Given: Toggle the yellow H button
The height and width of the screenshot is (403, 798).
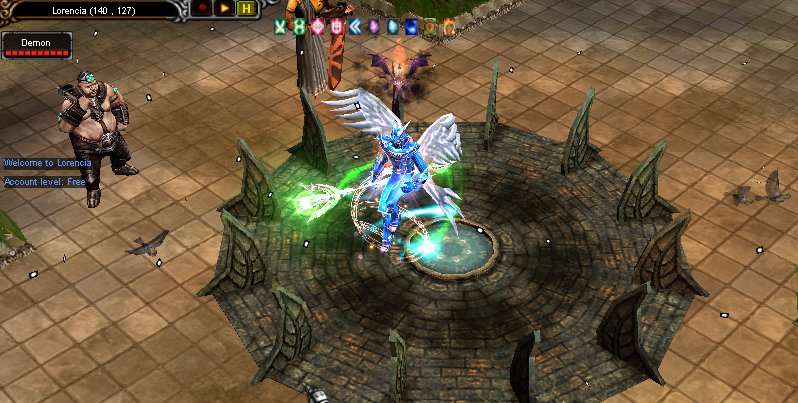Looking at the screenshot, I should point(246,8).
